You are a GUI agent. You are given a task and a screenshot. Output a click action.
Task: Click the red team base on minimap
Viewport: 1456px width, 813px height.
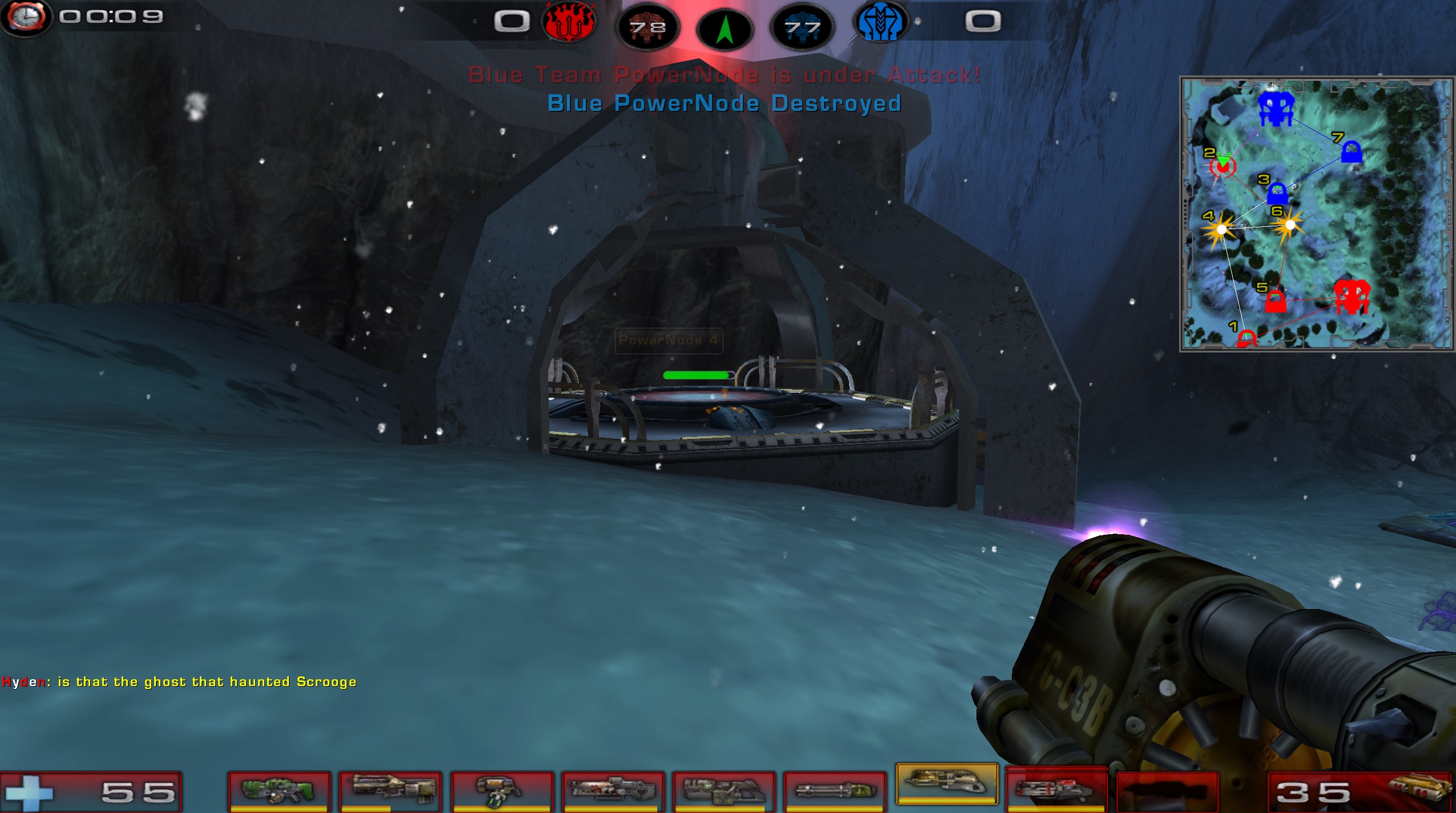1351,296
